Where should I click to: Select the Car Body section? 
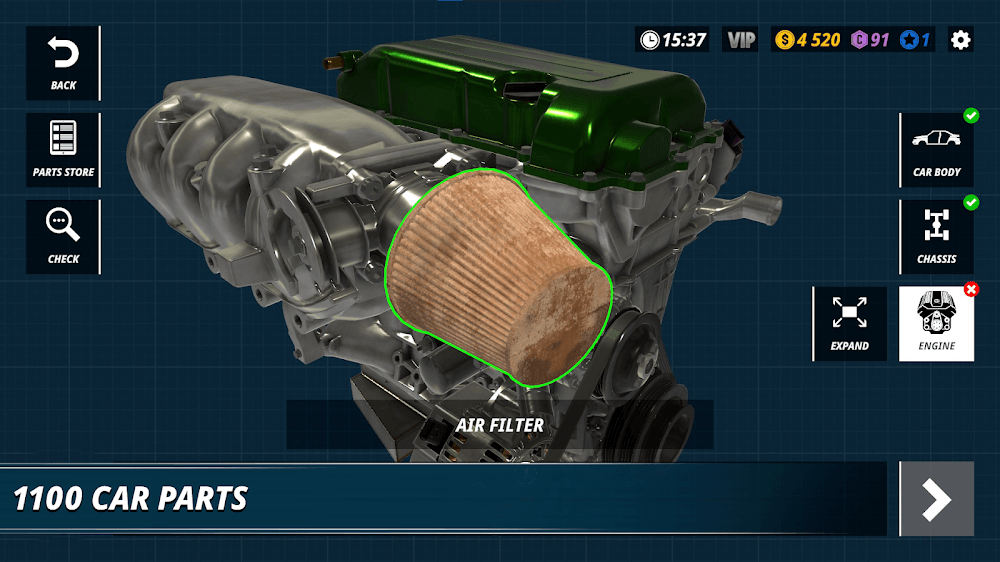pos(937,150)
